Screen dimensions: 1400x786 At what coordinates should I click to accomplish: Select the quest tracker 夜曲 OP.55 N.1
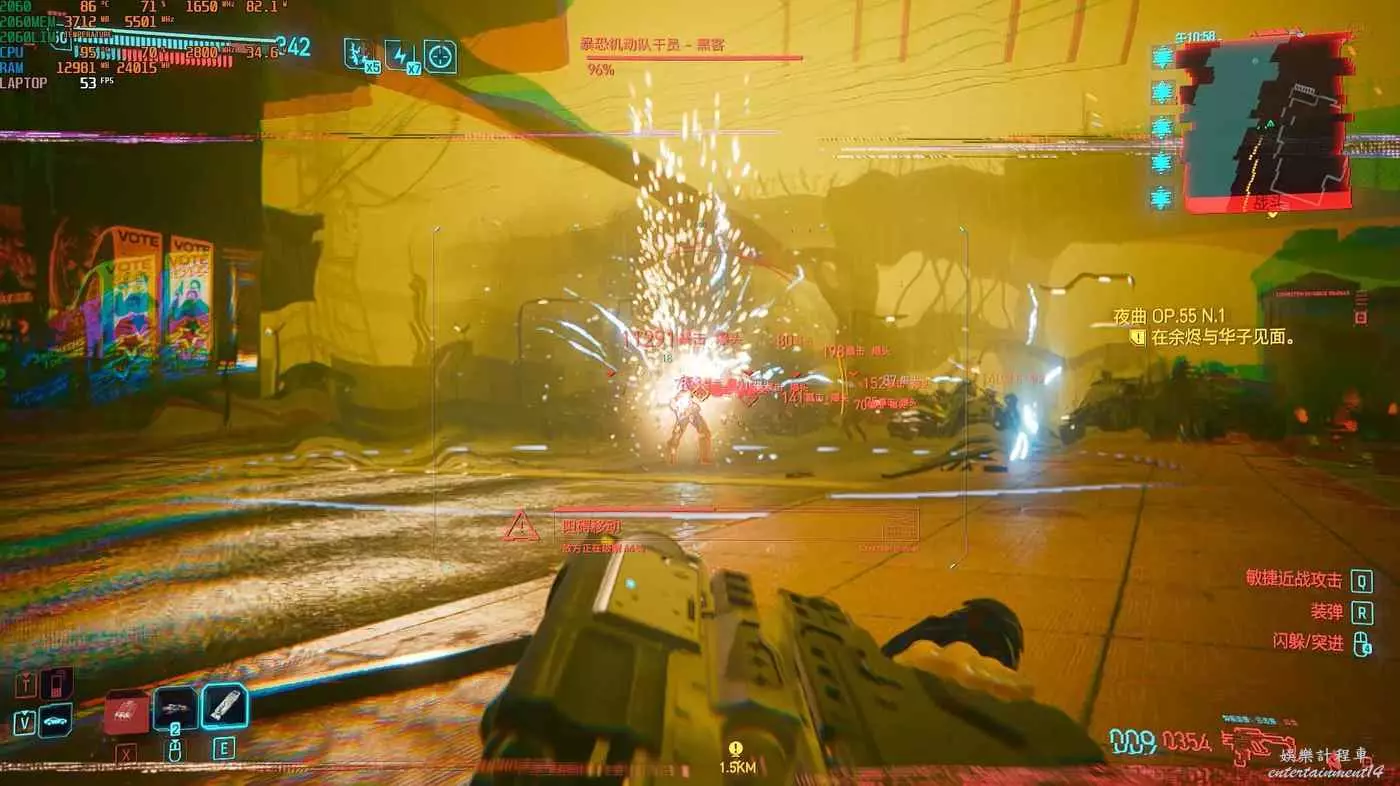(x=1170, y=317)
